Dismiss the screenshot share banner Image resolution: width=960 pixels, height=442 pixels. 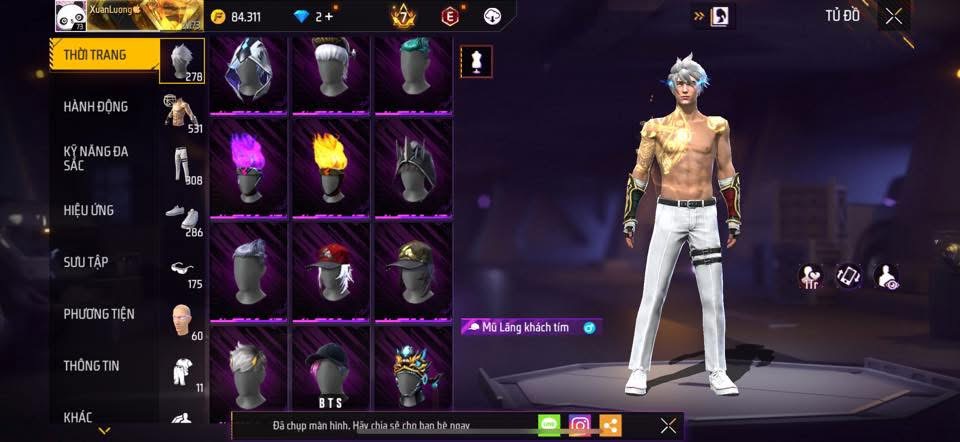(668, 425)
